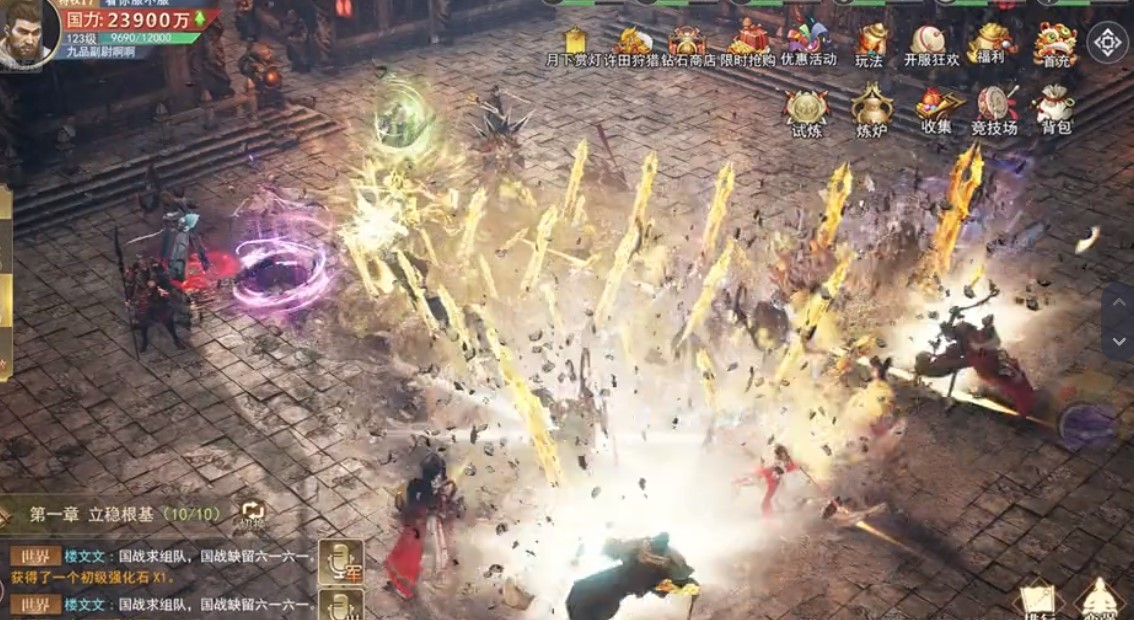Open the 月下赏灯 lantern event

click(x=574, y=46)
